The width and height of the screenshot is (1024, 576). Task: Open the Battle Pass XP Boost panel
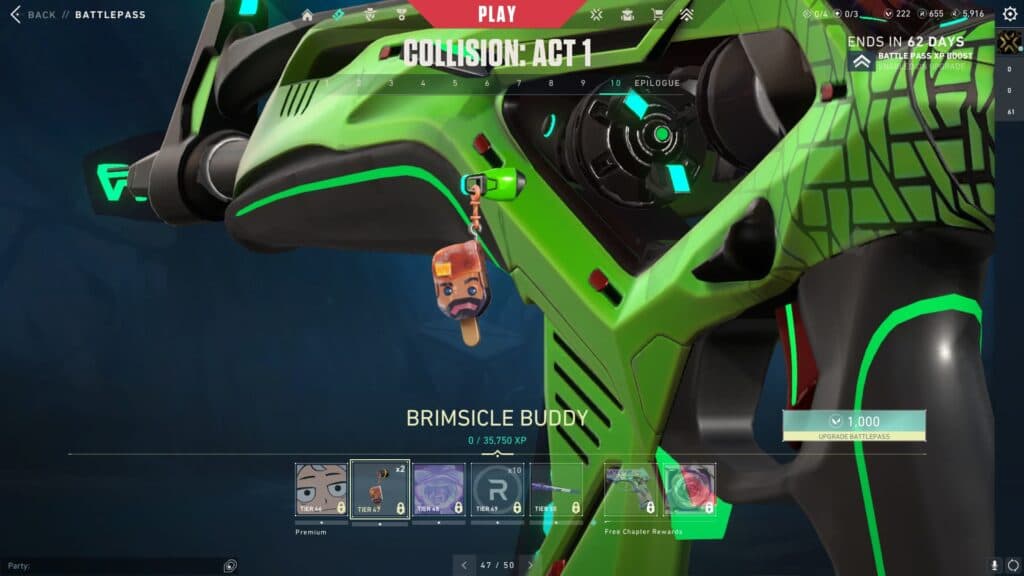910,60
